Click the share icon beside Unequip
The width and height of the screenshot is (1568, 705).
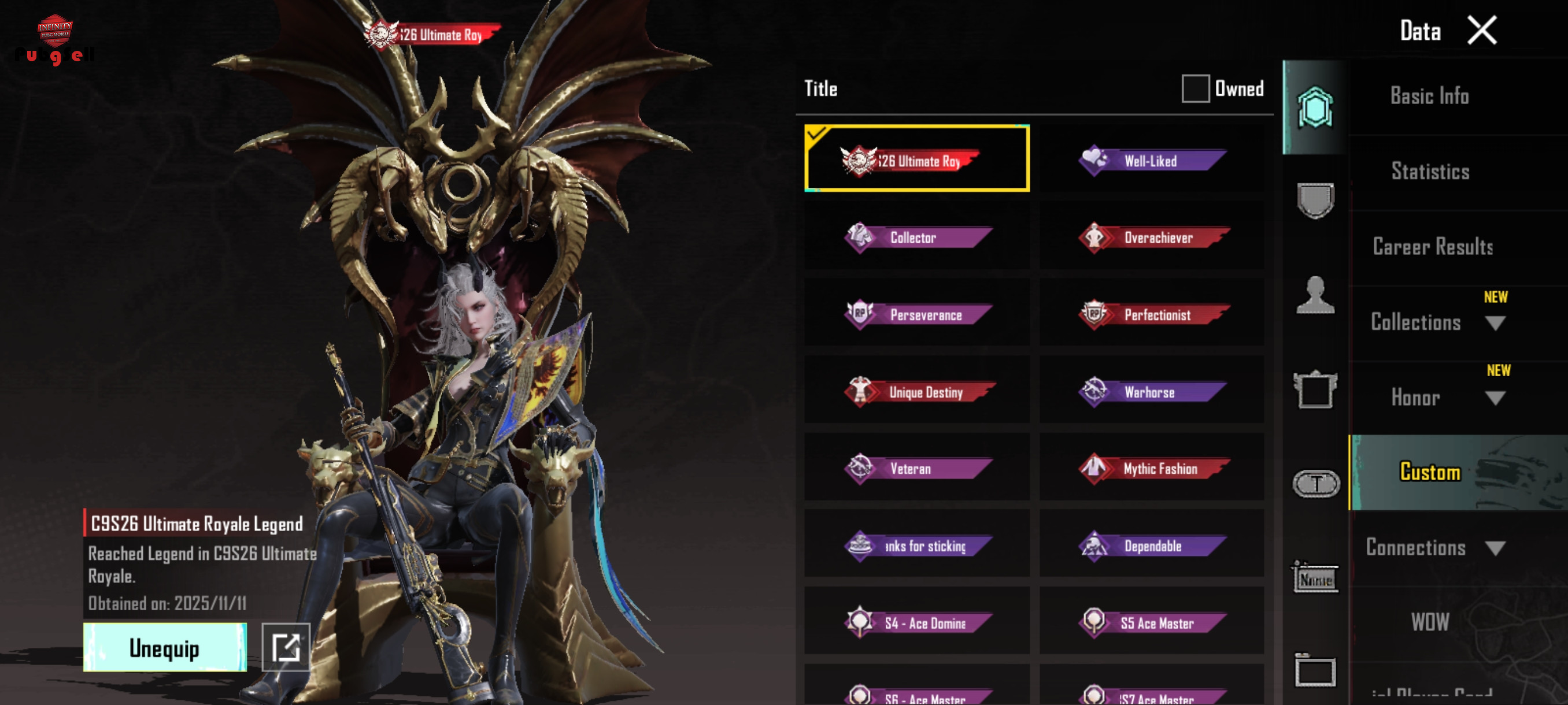286,647
